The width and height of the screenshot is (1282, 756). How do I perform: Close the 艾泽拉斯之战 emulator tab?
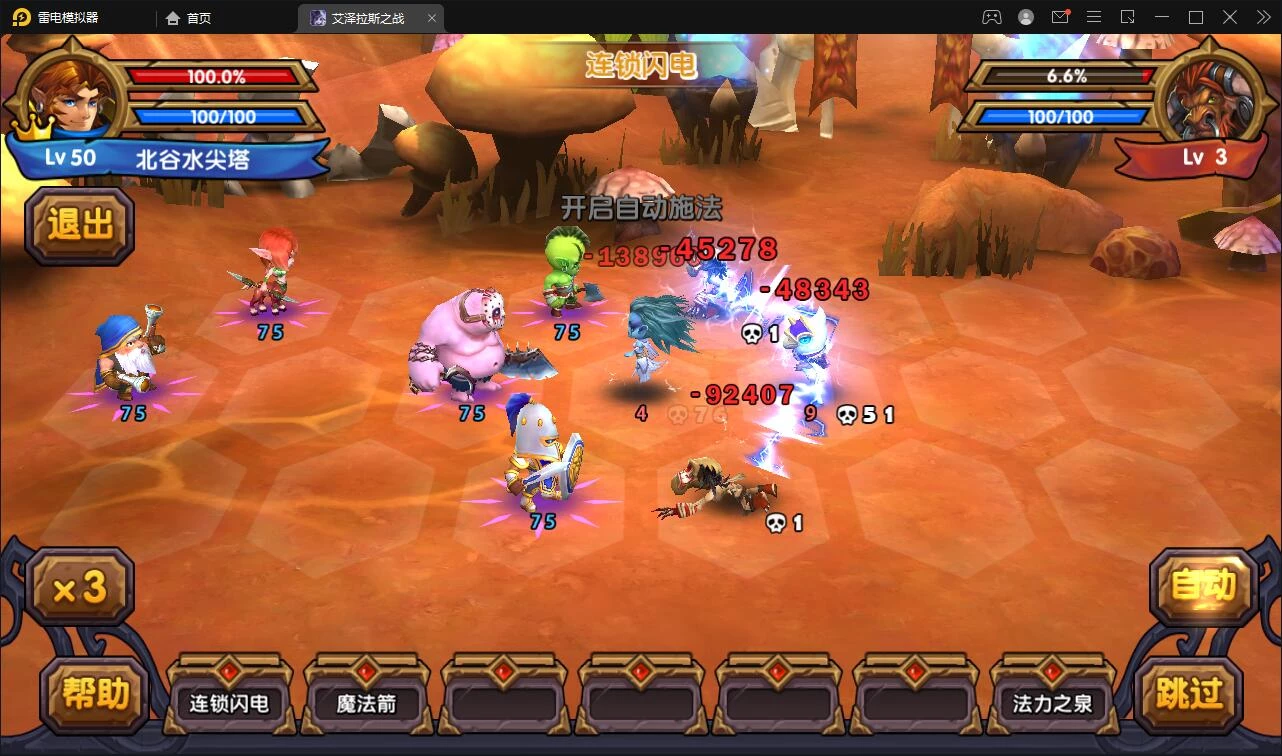[x=432, y=18]
